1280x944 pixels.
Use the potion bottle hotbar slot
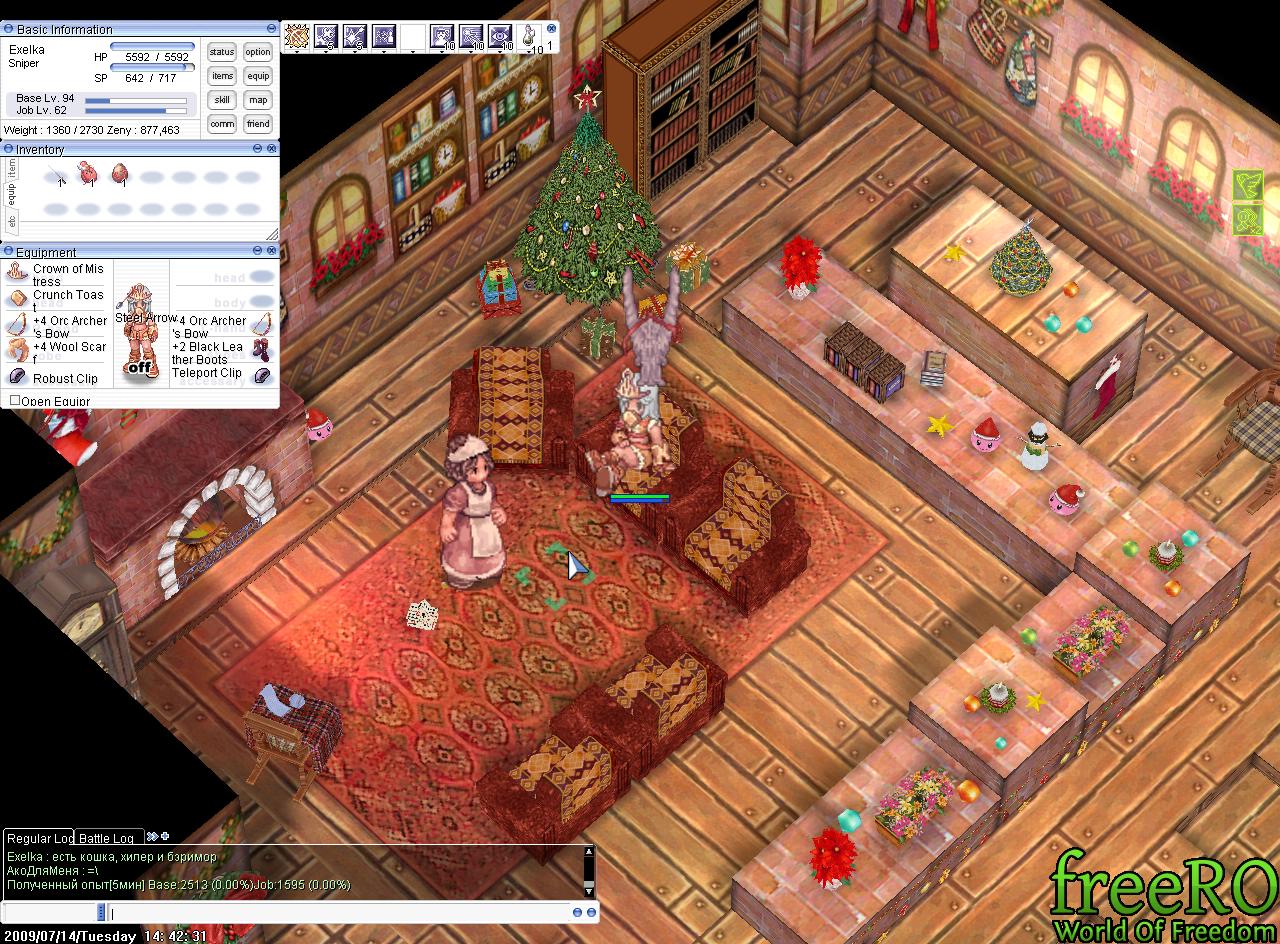[529, 37]
